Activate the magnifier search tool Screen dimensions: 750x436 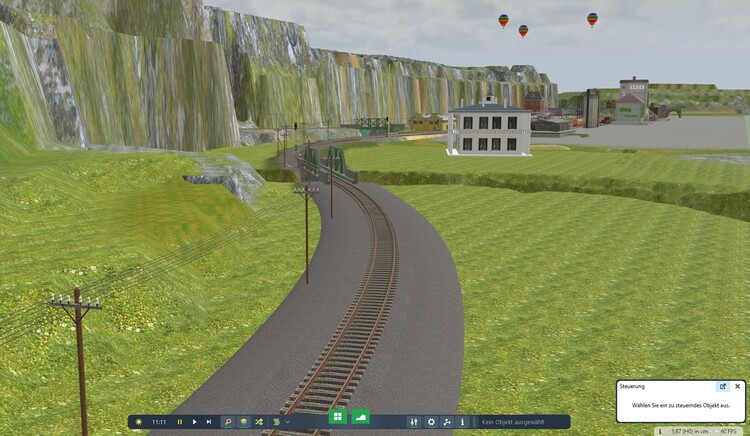point(227,422)
